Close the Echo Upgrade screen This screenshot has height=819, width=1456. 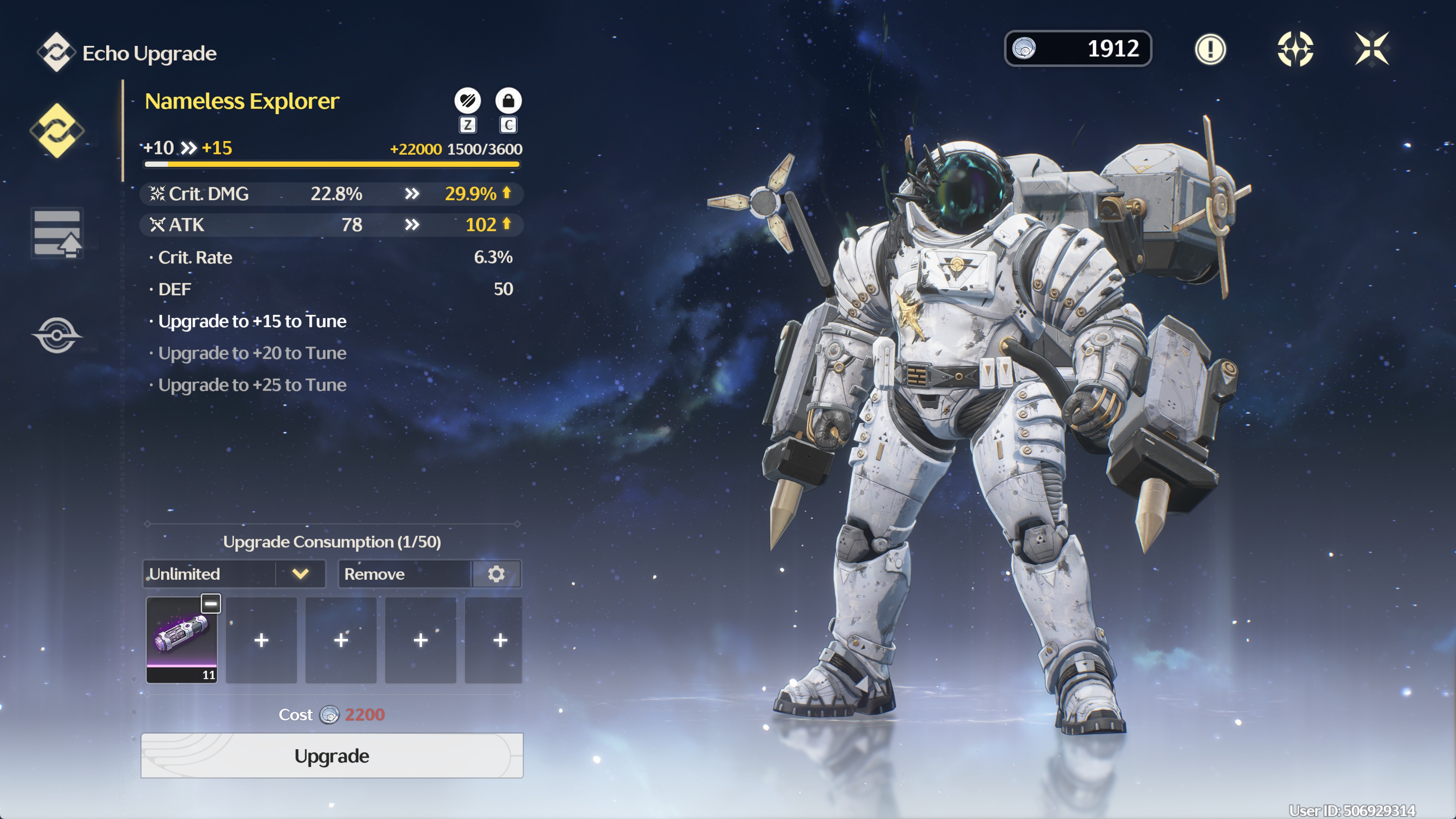click(1372, 49)
